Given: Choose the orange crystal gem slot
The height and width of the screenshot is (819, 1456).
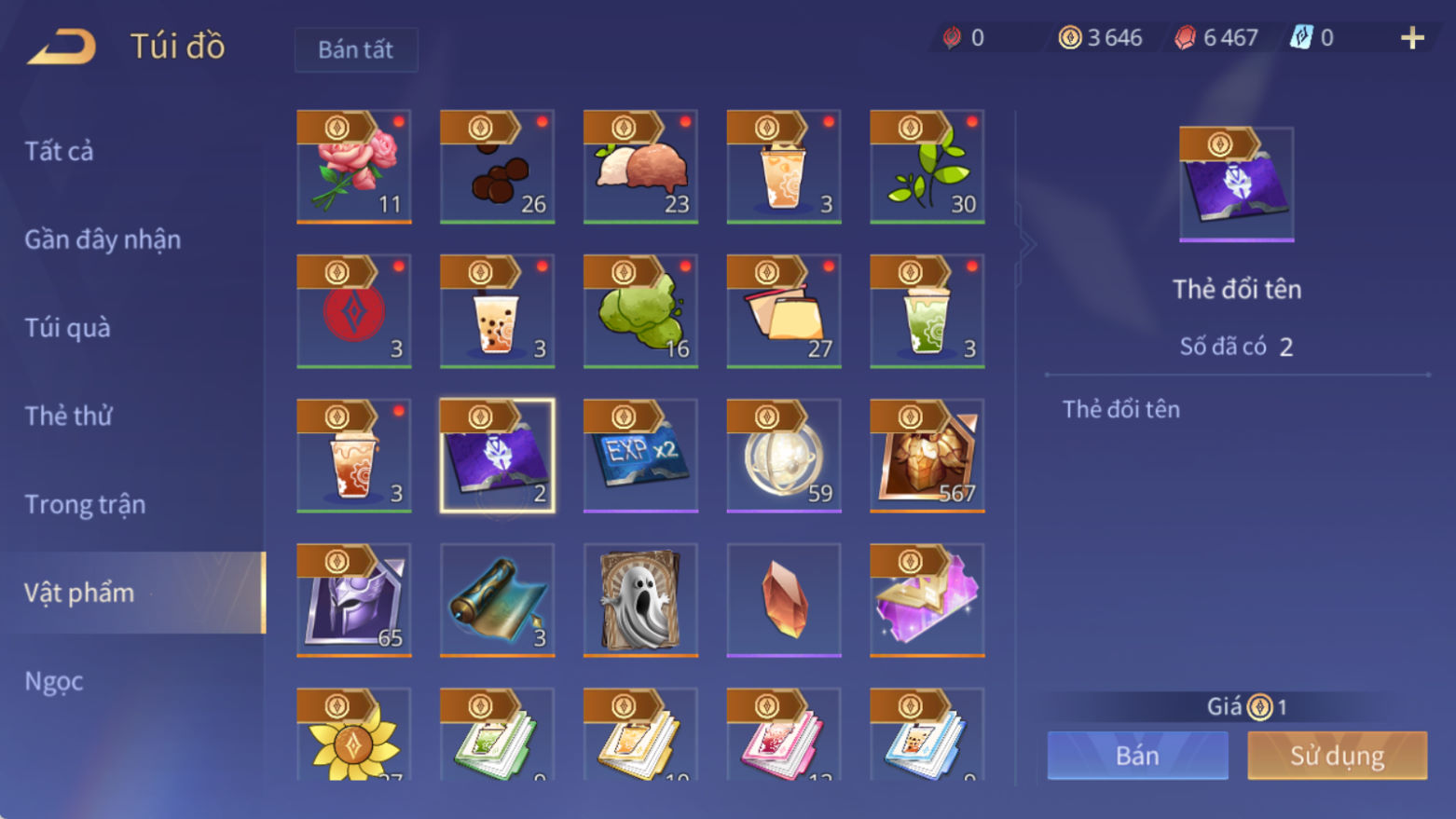Looking at the screenshot, I should click(x=784, y=600).
